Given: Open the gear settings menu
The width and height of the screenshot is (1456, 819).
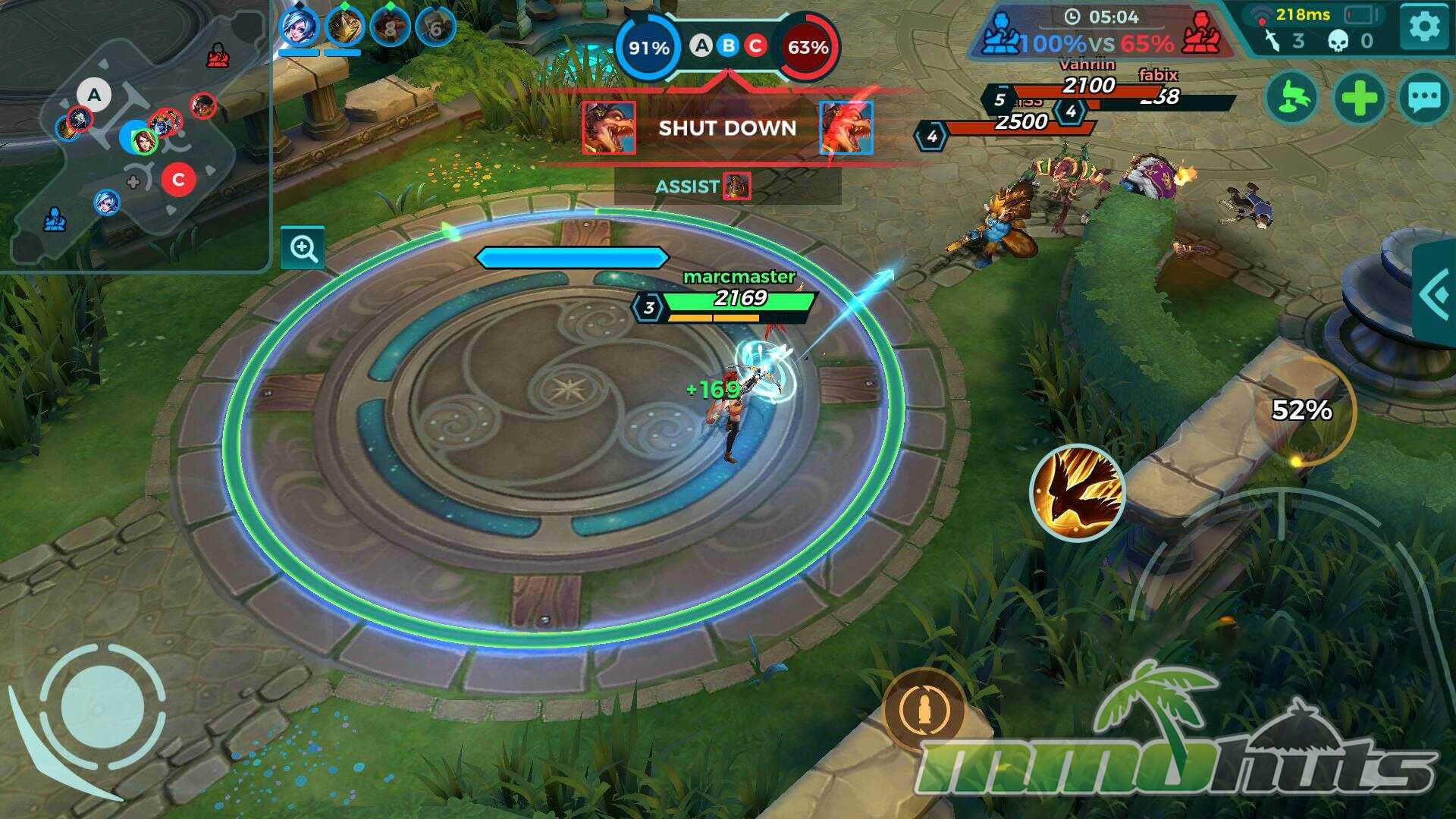Looking at the screenshot, I should point(1423,28).
